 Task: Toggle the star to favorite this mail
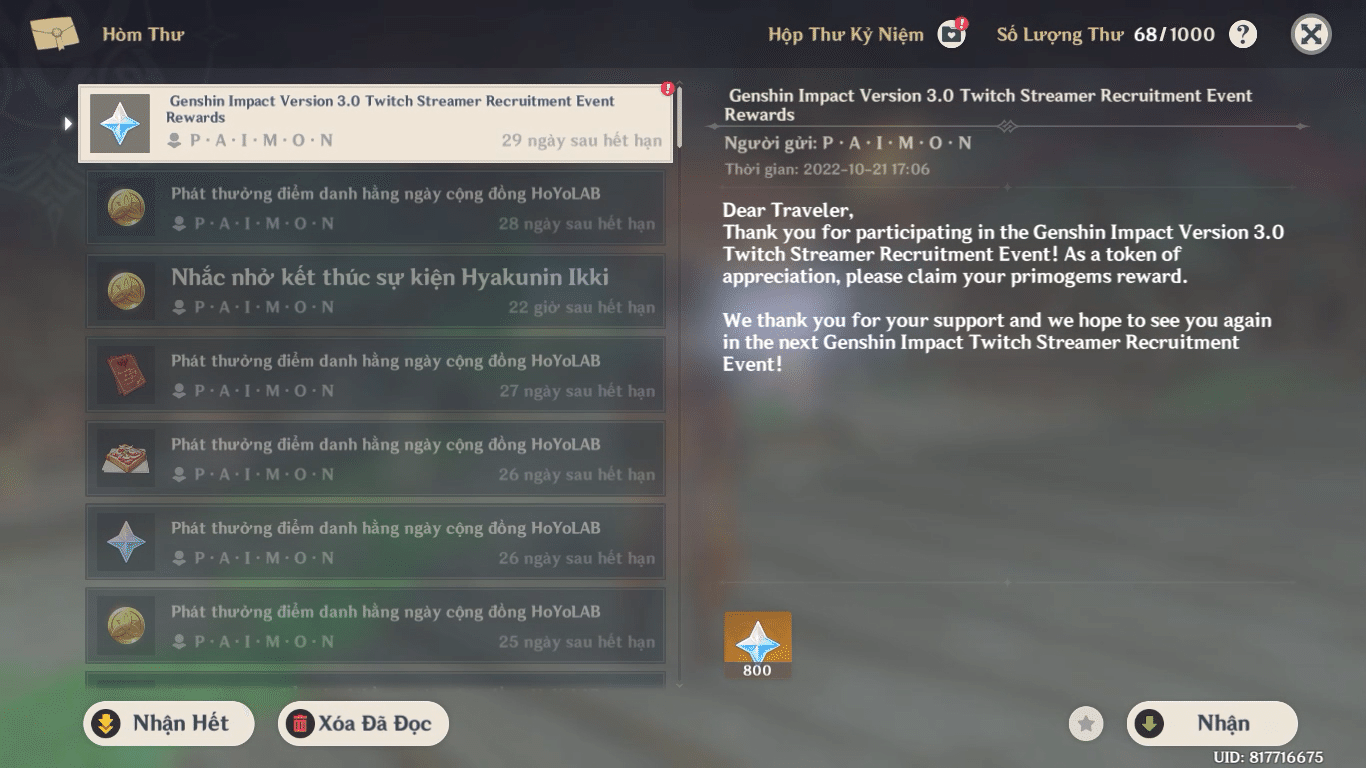(x=1086, y=723)
